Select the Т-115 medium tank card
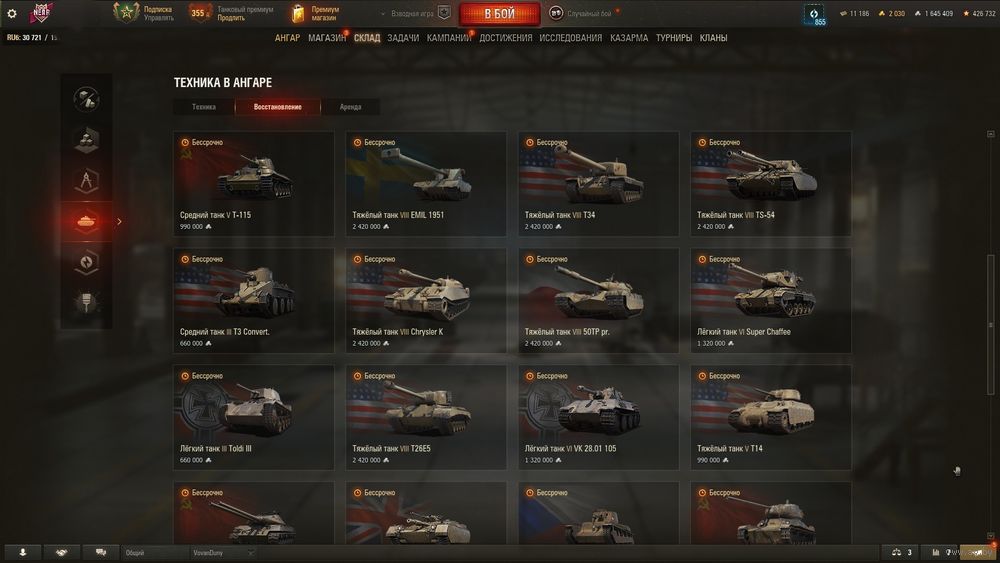The image size is (1000, 563). tap(253, 184)
